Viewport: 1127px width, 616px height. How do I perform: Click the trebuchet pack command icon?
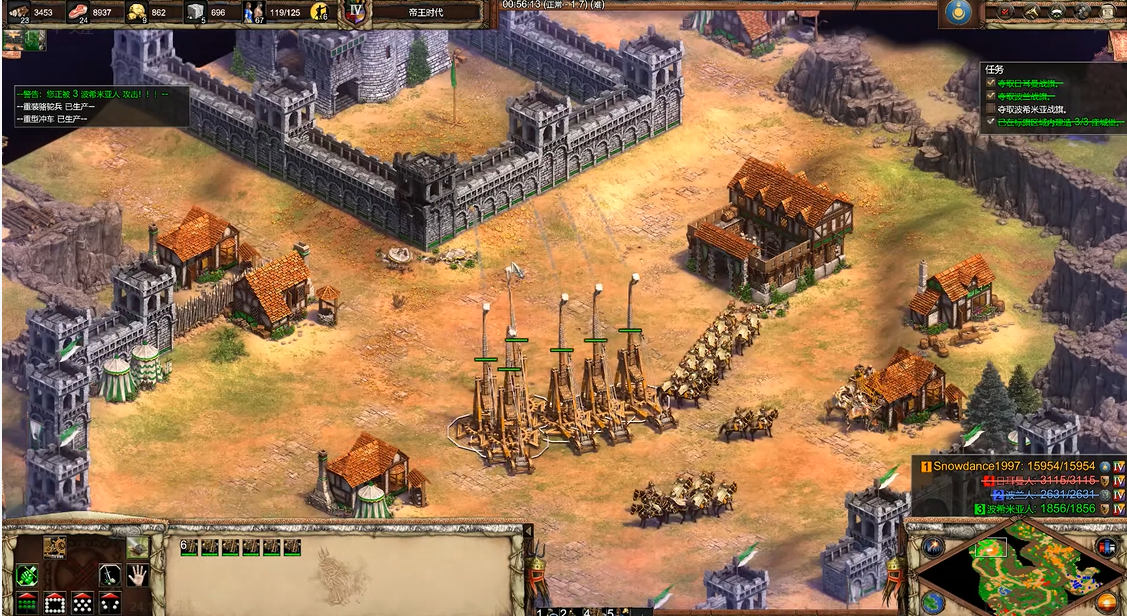click(x=54, y=547)
